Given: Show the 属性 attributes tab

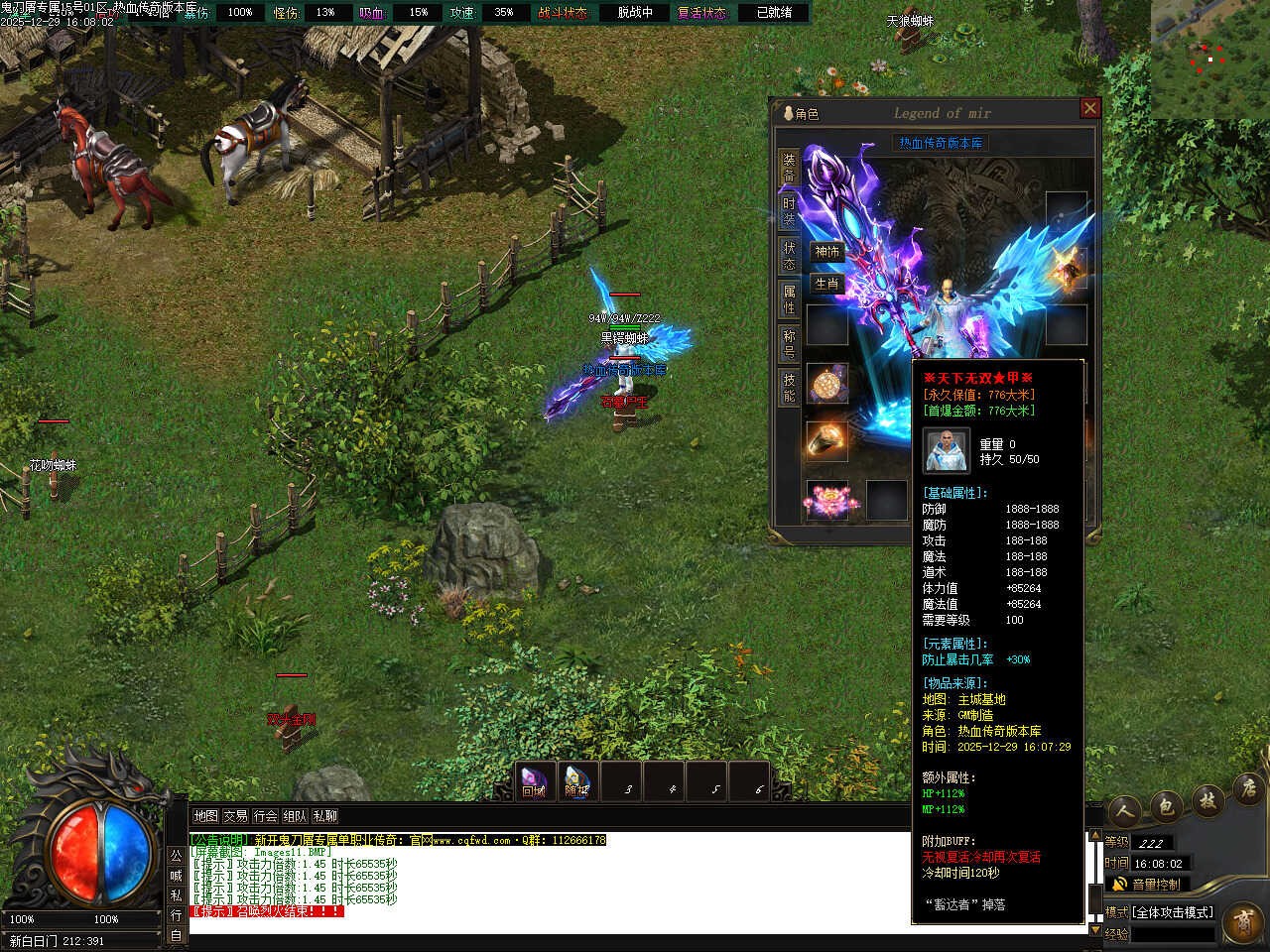Looking at the screenshot, I should [x=789, y=298].
